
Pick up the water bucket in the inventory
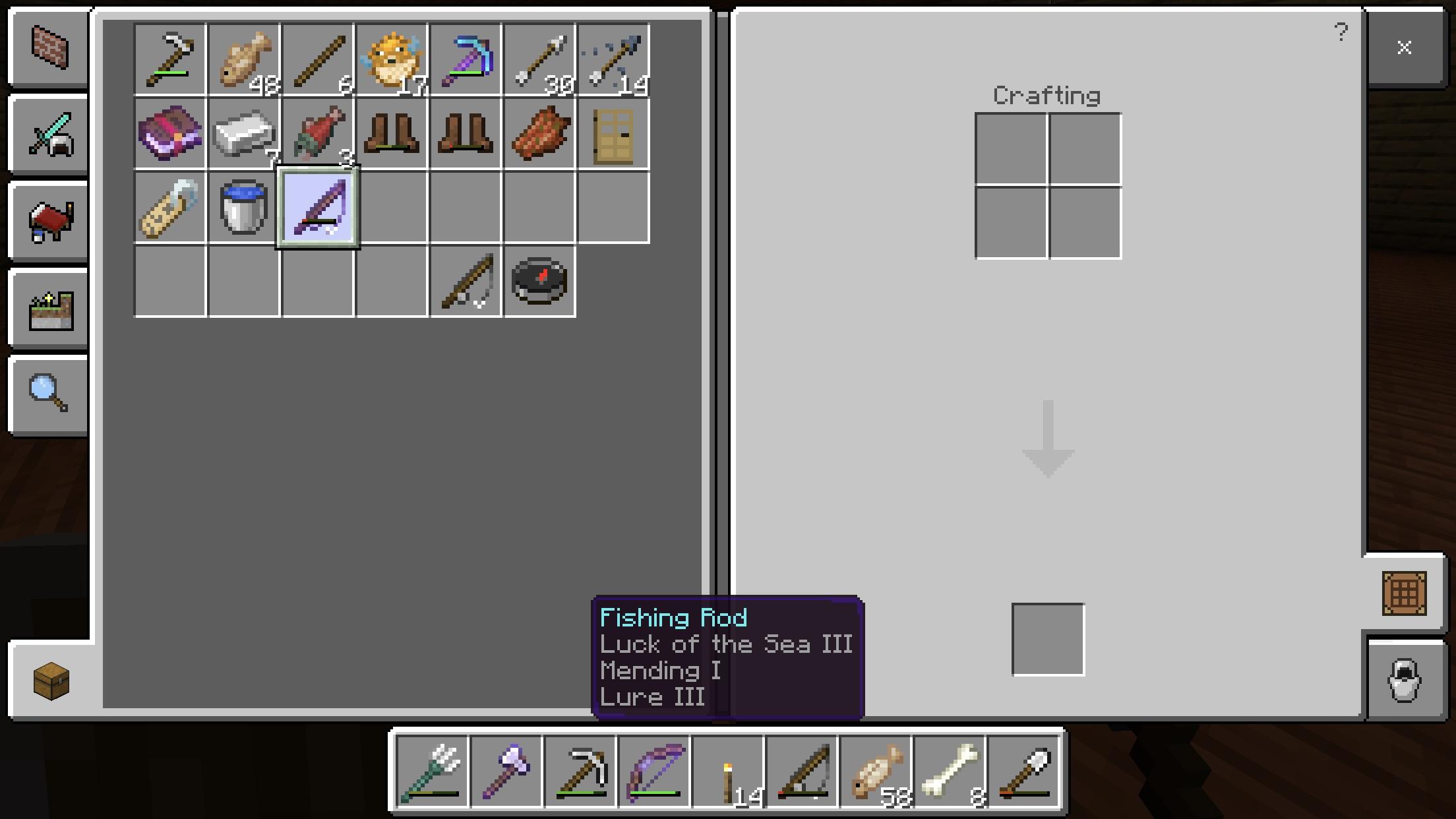pos(243,209)
